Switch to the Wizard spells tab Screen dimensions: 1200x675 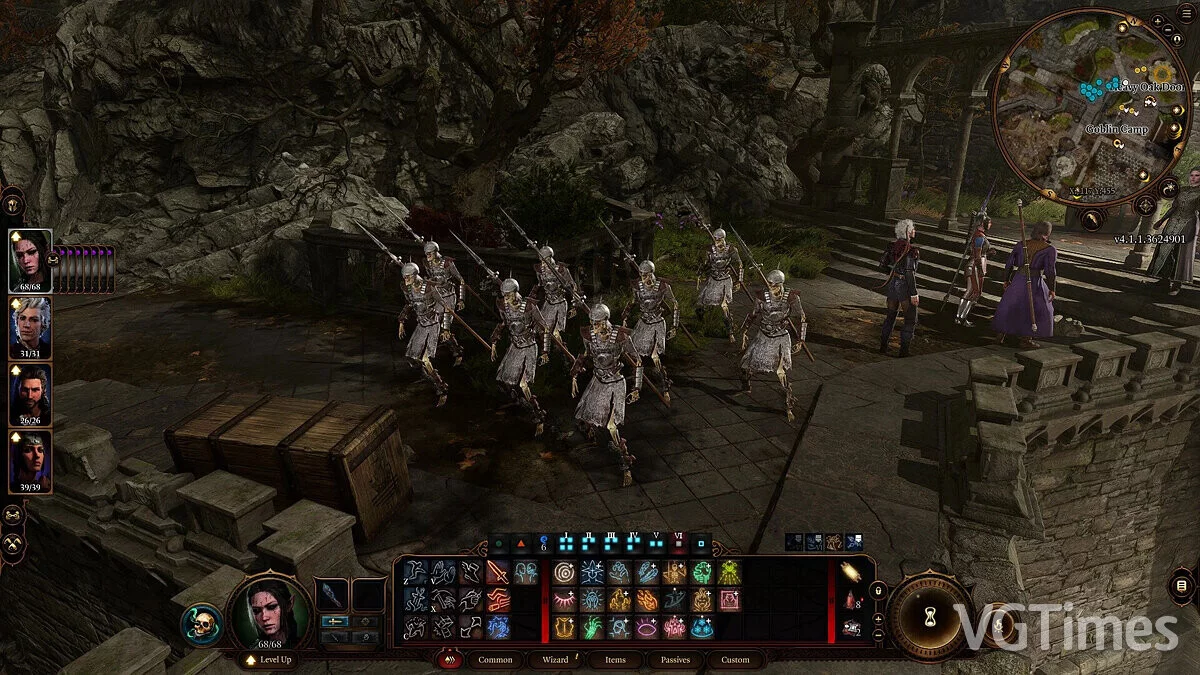pos(555,660)
